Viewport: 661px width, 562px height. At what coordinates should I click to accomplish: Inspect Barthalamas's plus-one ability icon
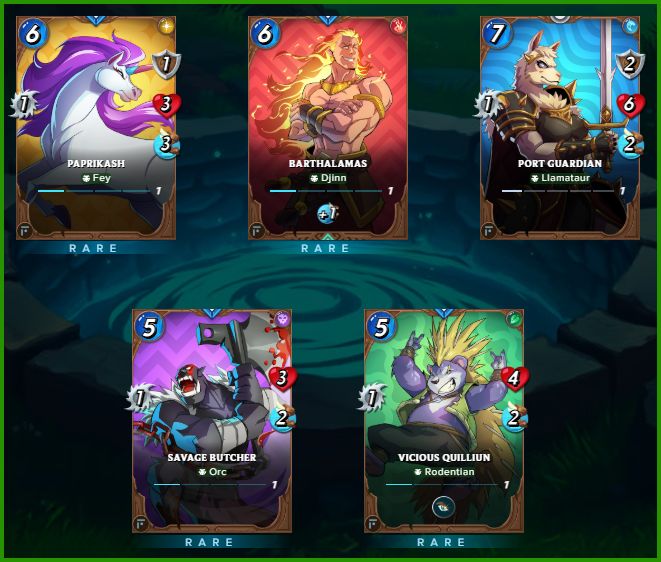pos(328,212)
